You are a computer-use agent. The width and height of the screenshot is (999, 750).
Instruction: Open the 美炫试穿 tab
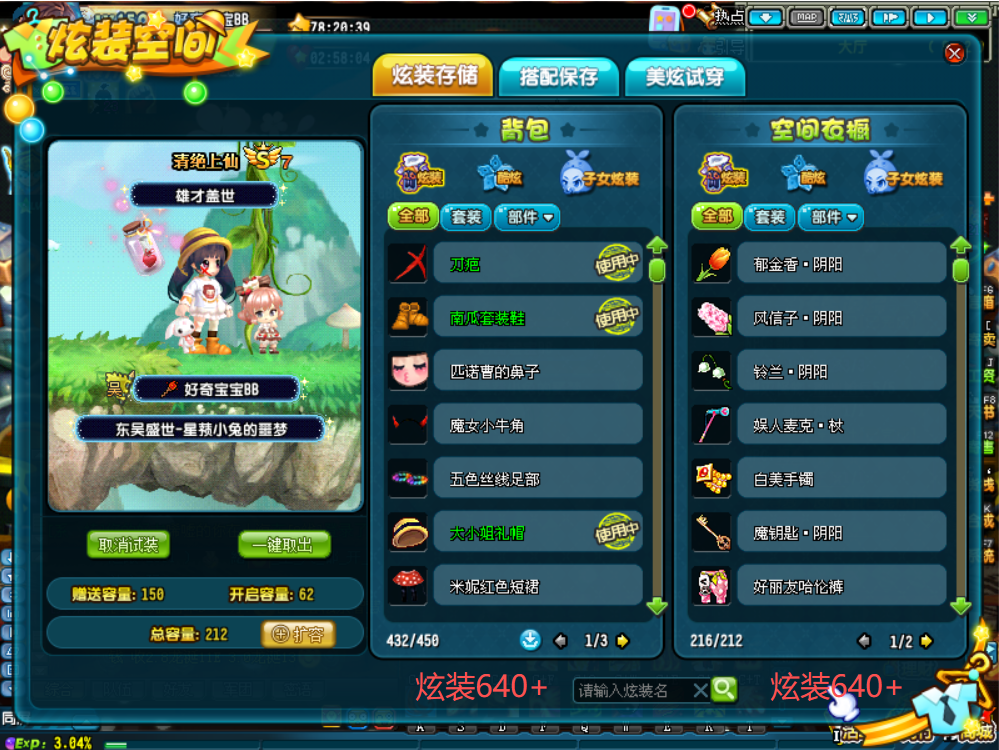pyautogui.click(x=684, y=76)
